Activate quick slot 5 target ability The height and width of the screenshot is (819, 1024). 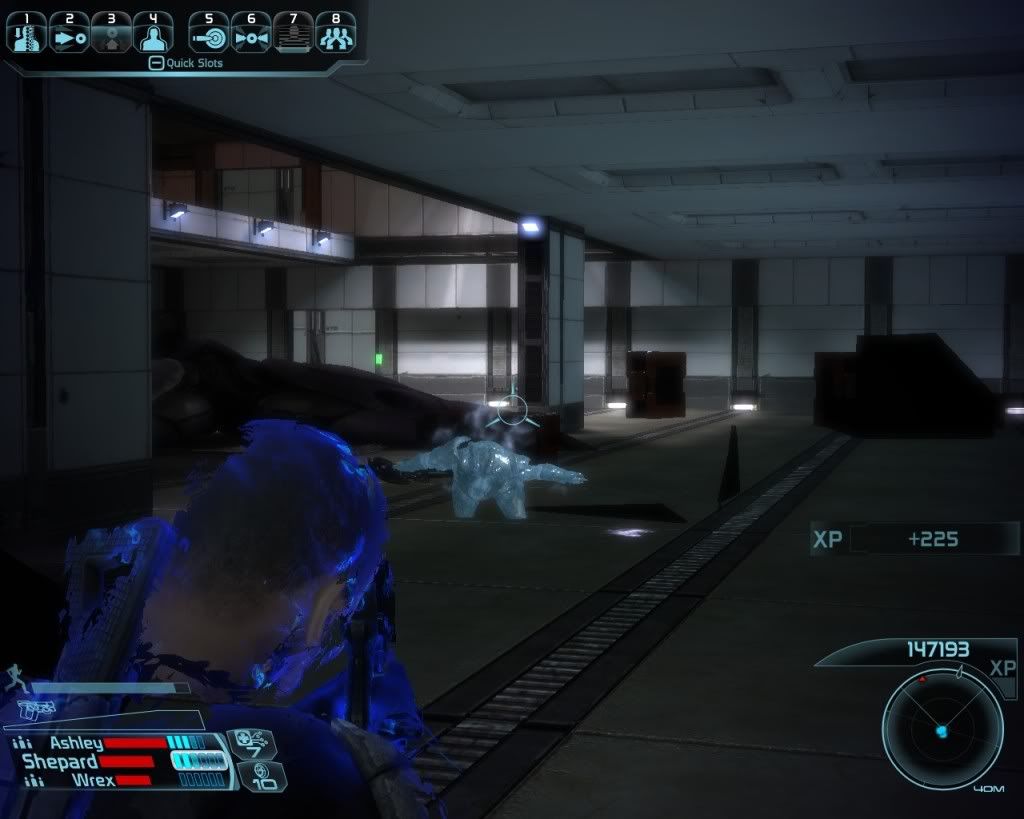pos(209,33)
